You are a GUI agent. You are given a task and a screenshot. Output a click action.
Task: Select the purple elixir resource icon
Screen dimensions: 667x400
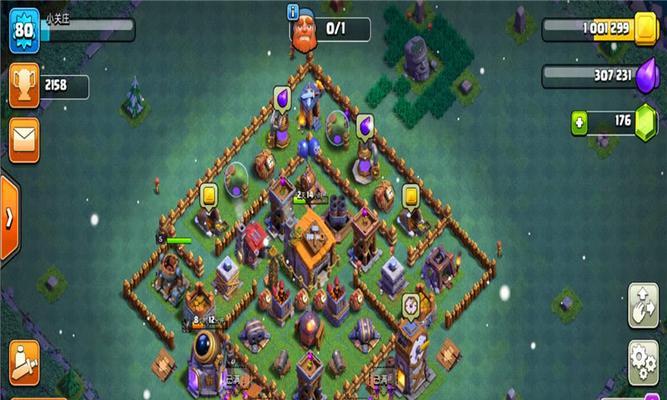tap(645, 76)
